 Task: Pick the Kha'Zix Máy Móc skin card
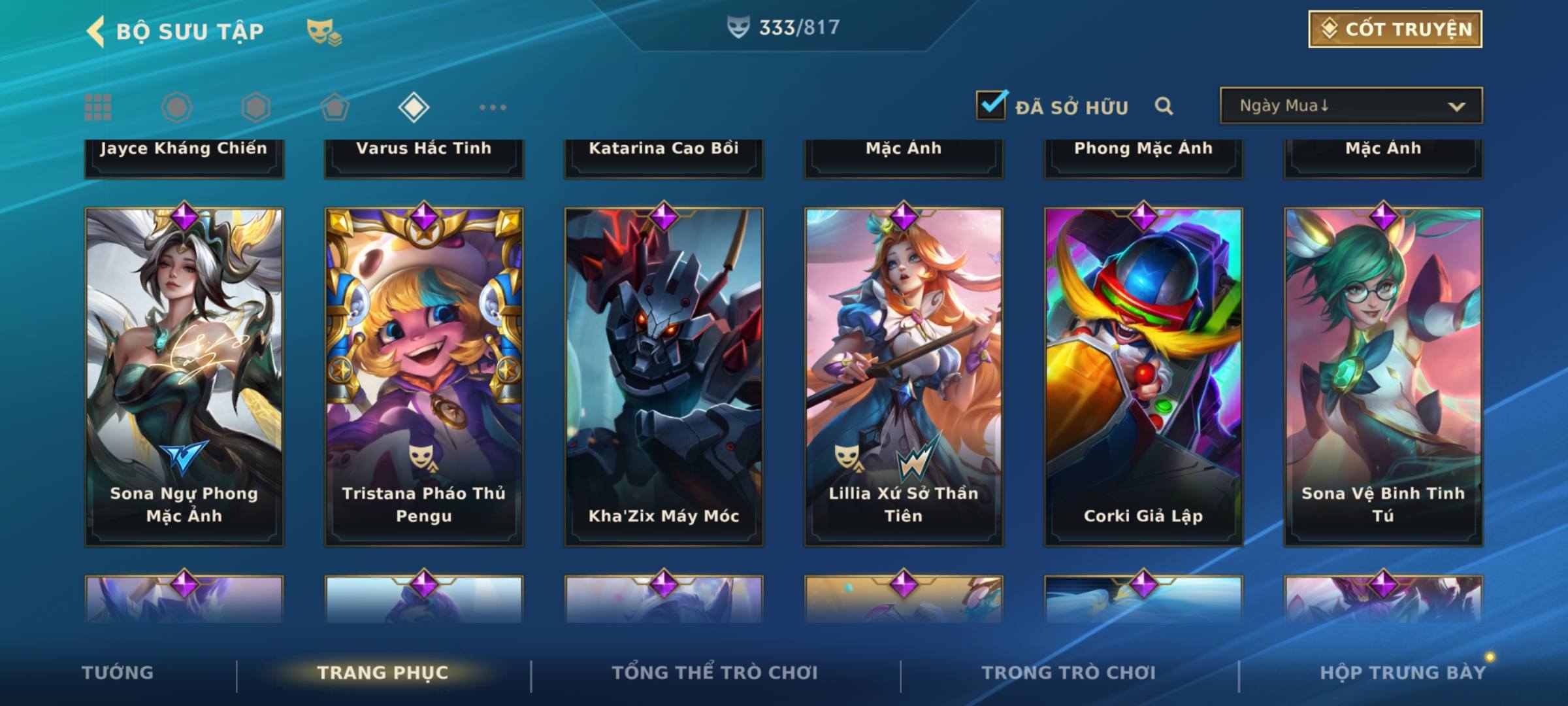click(x=664, y=377)
